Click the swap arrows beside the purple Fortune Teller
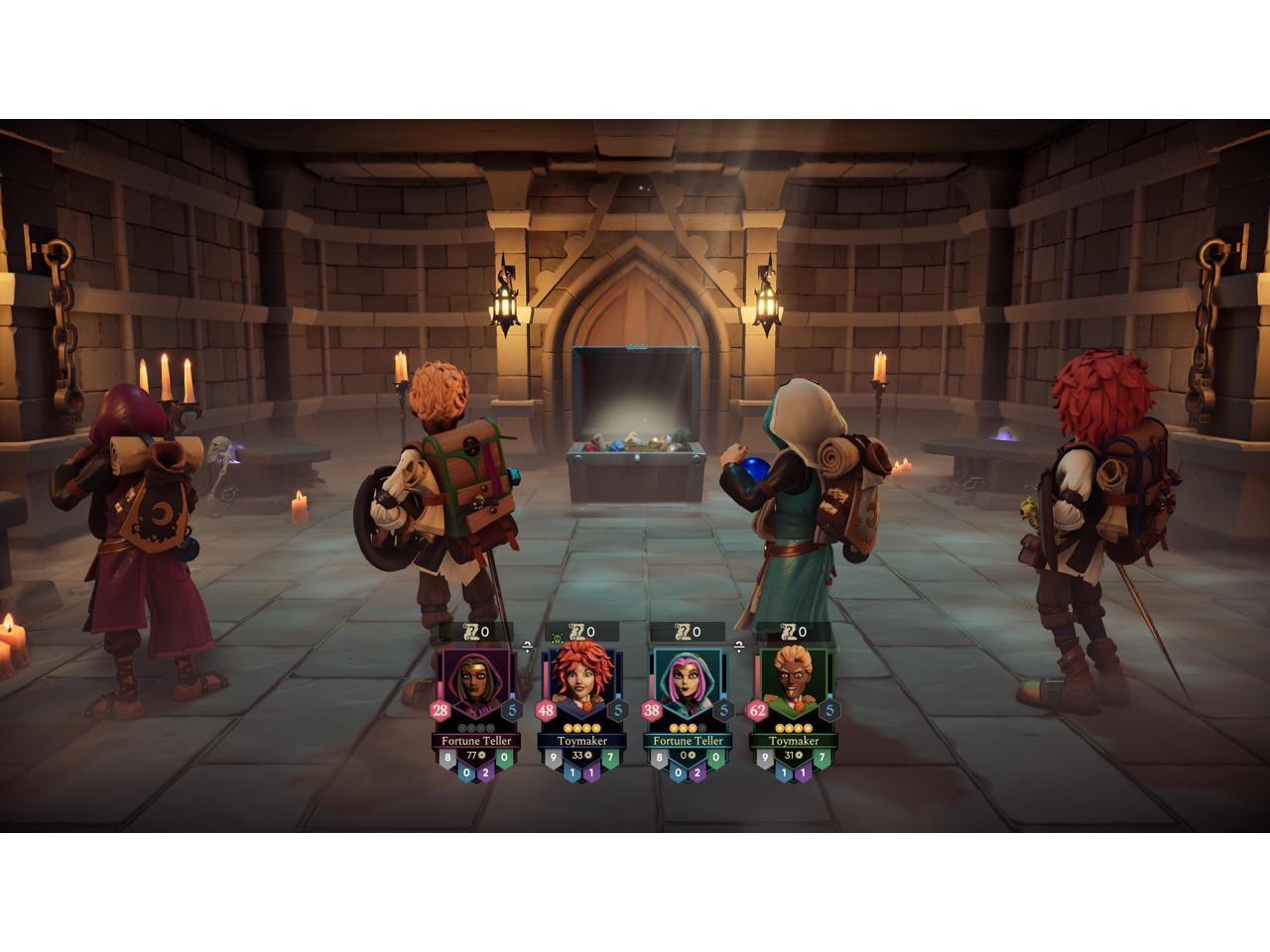The width and height of the screenshot is (1270, 952). (527, 646)
